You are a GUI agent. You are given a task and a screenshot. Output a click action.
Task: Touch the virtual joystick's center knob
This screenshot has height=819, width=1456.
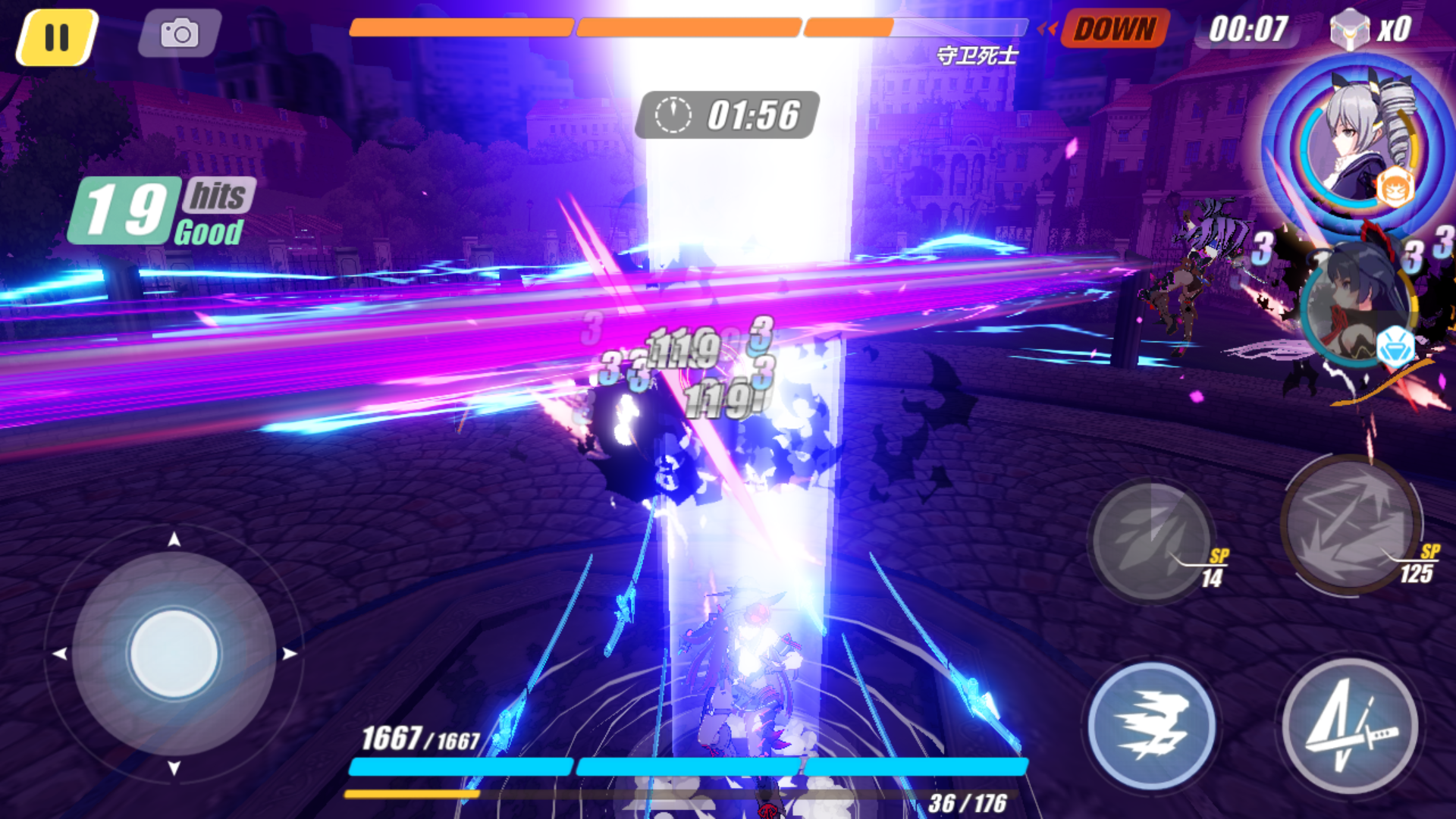[174, 653]
